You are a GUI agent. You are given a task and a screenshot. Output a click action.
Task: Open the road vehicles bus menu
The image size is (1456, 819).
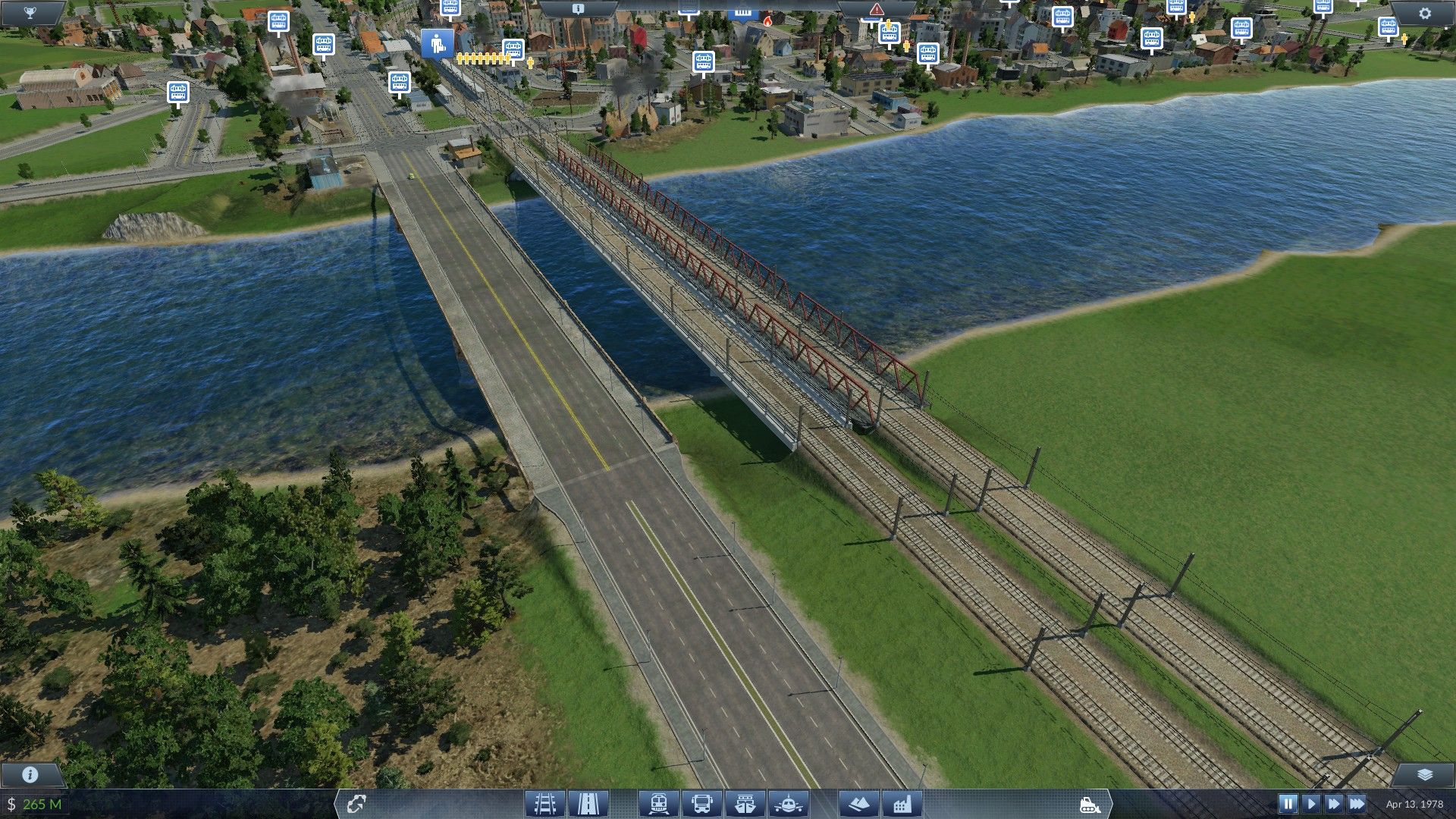point(701,802)
